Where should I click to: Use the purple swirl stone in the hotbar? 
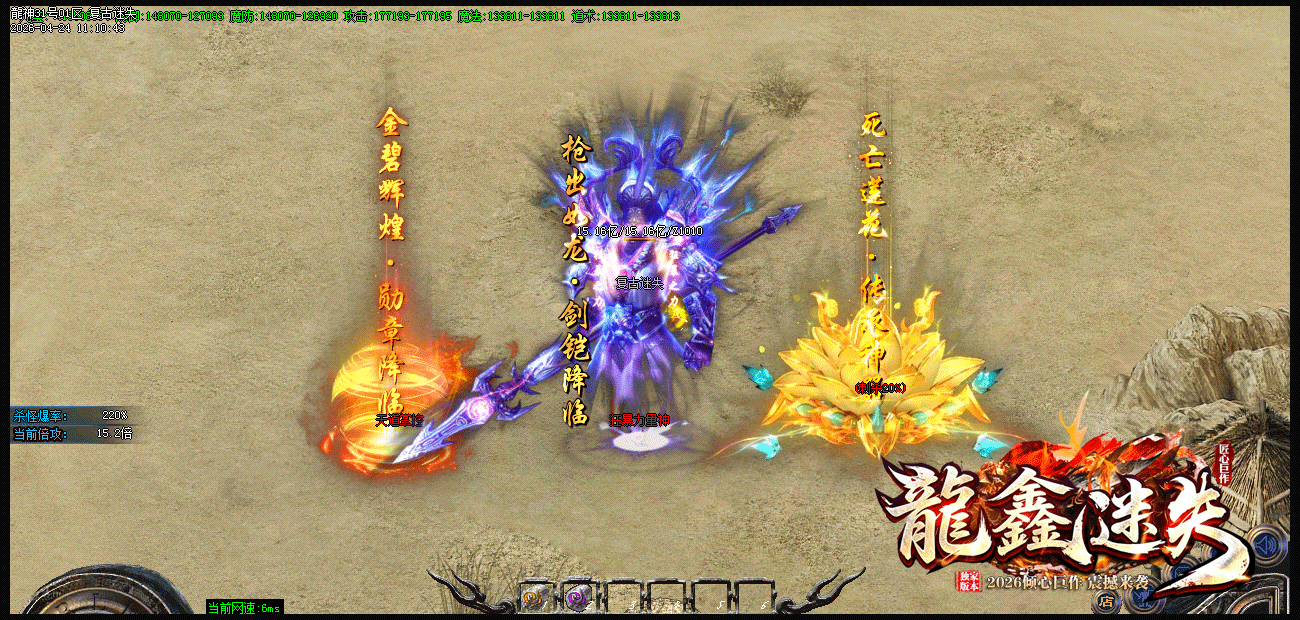tap(577, 598)
